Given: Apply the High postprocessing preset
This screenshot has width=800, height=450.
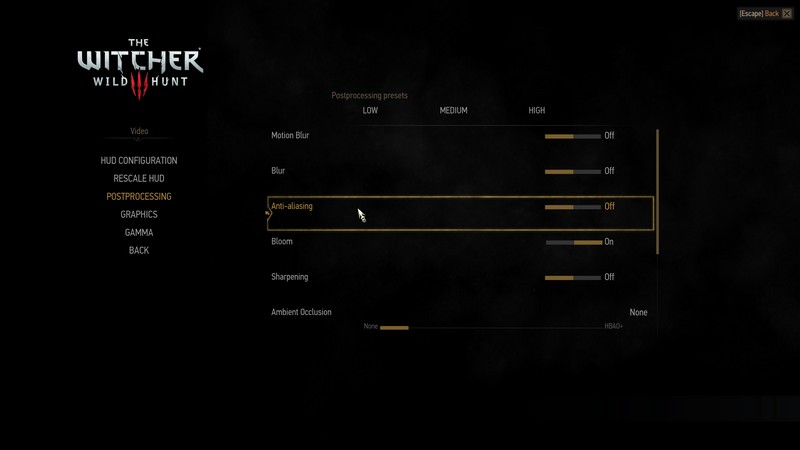Looking at the screenshot, I should (537, 111).
